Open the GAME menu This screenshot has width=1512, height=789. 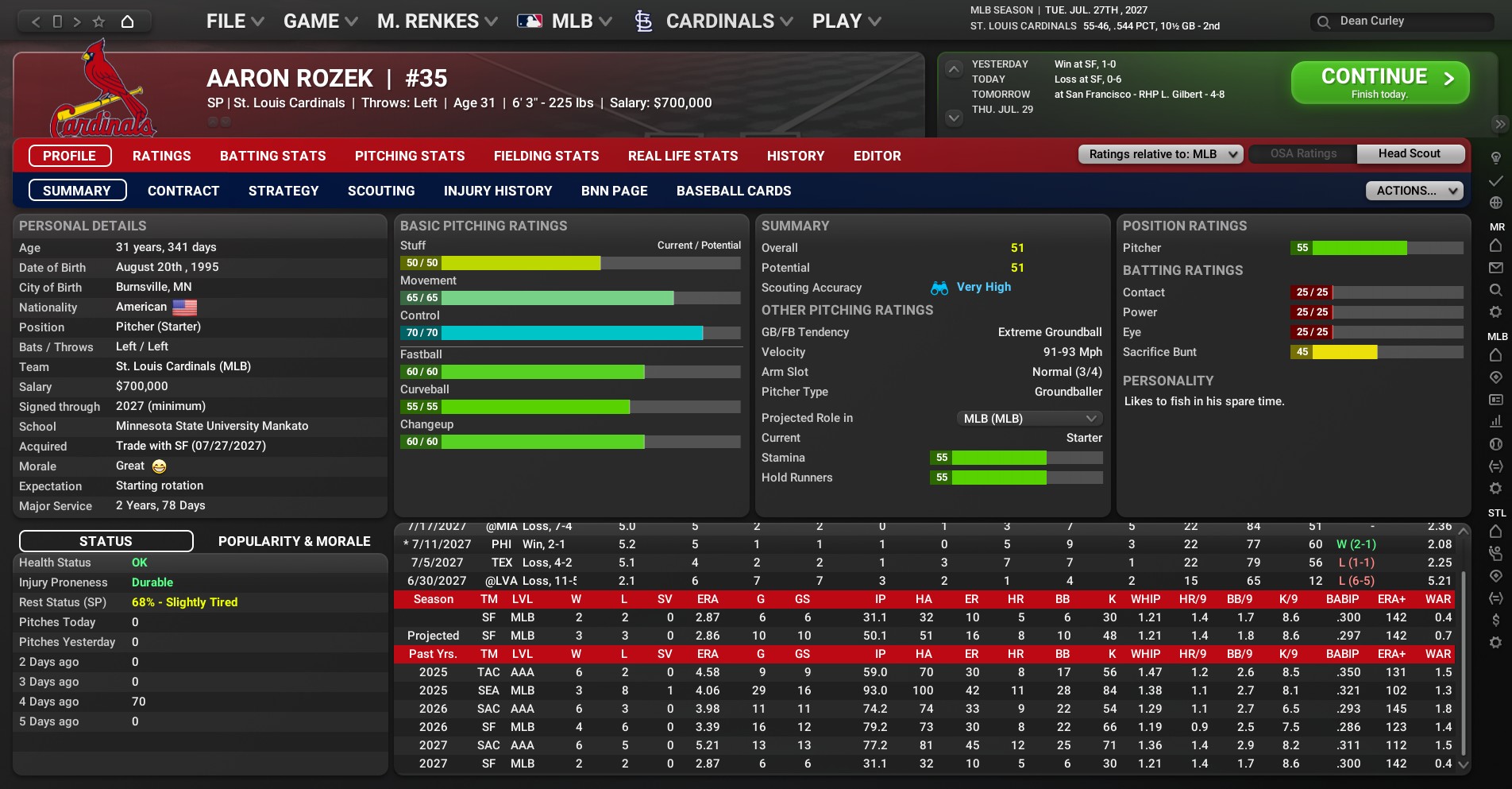(x=320, y=21)
